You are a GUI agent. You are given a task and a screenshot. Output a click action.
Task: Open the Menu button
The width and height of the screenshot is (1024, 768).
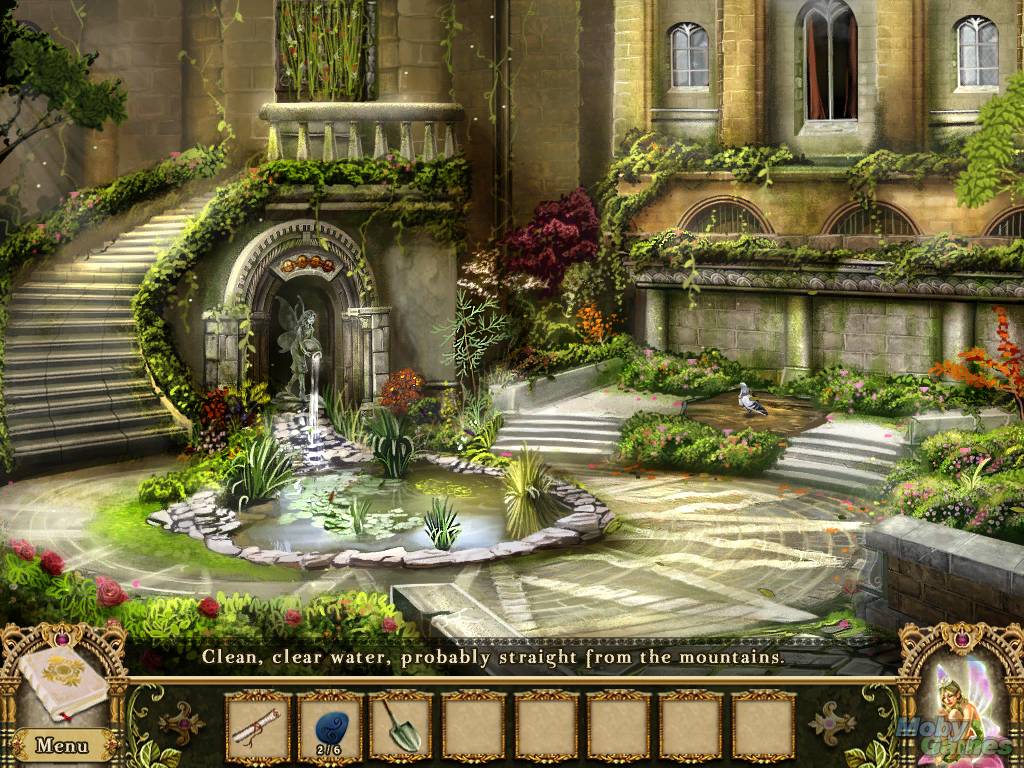click(x=62, y=745)
